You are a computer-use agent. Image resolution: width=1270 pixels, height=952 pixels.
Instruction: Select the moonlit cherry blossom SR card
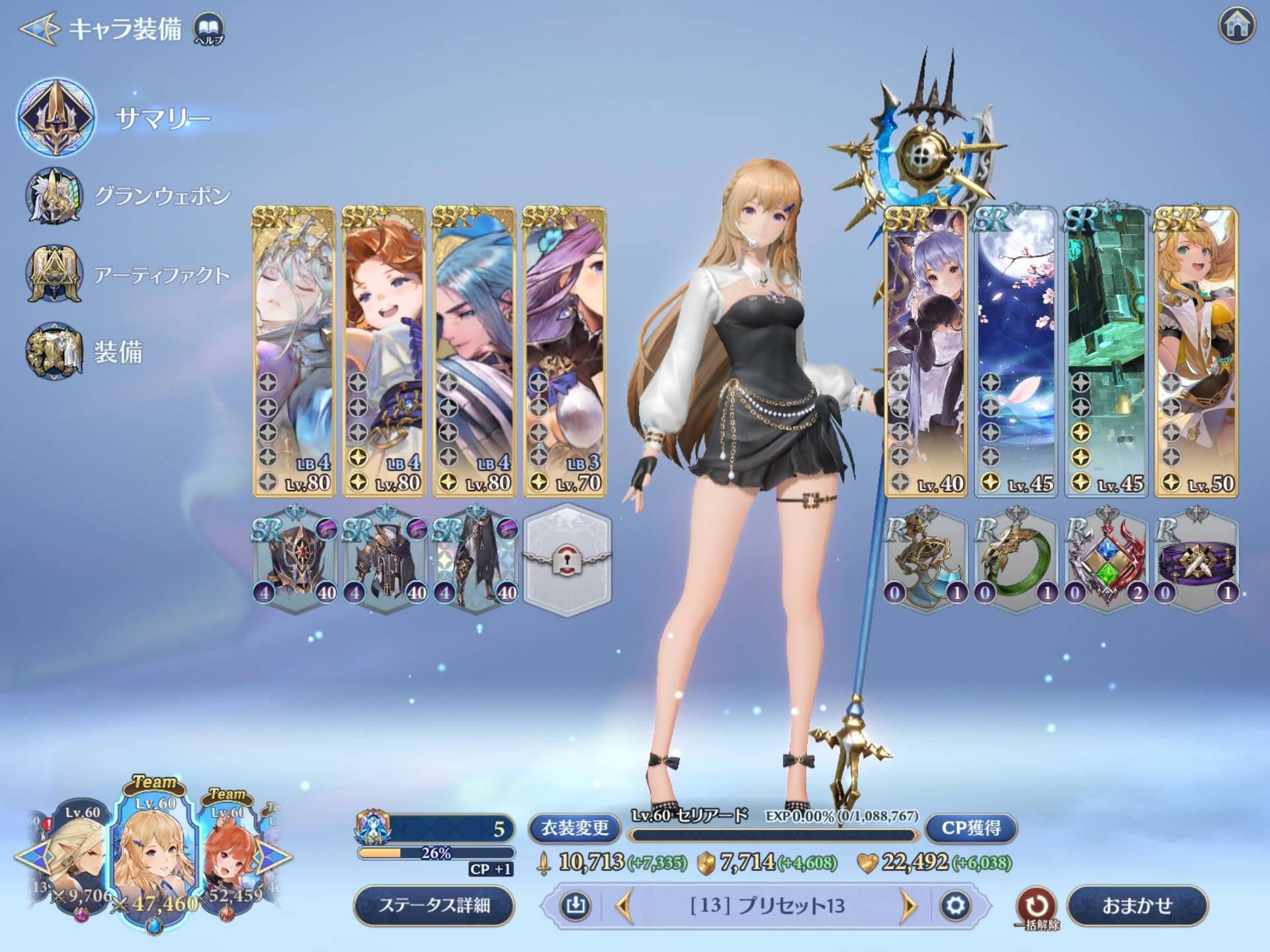[1016, 352]
